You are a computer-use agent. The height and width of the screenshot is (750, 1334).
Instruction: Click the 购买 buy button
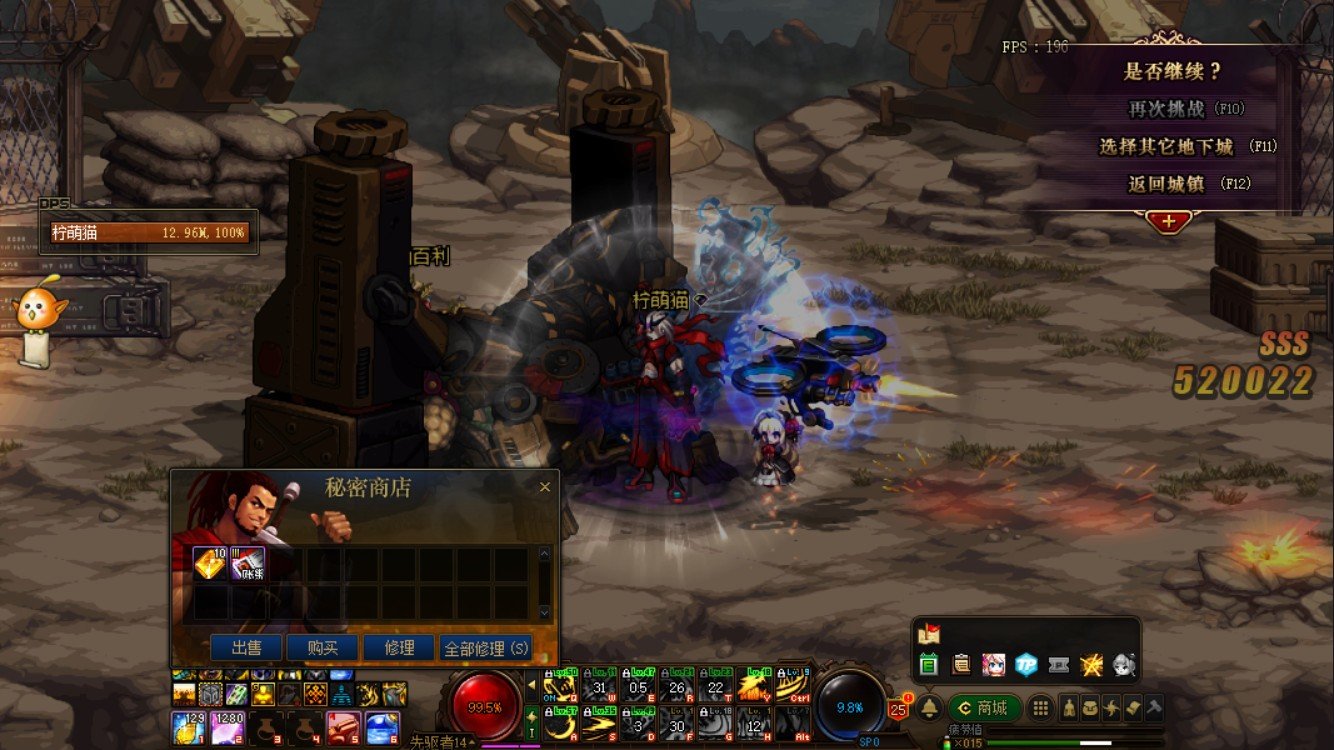(322, 648)
